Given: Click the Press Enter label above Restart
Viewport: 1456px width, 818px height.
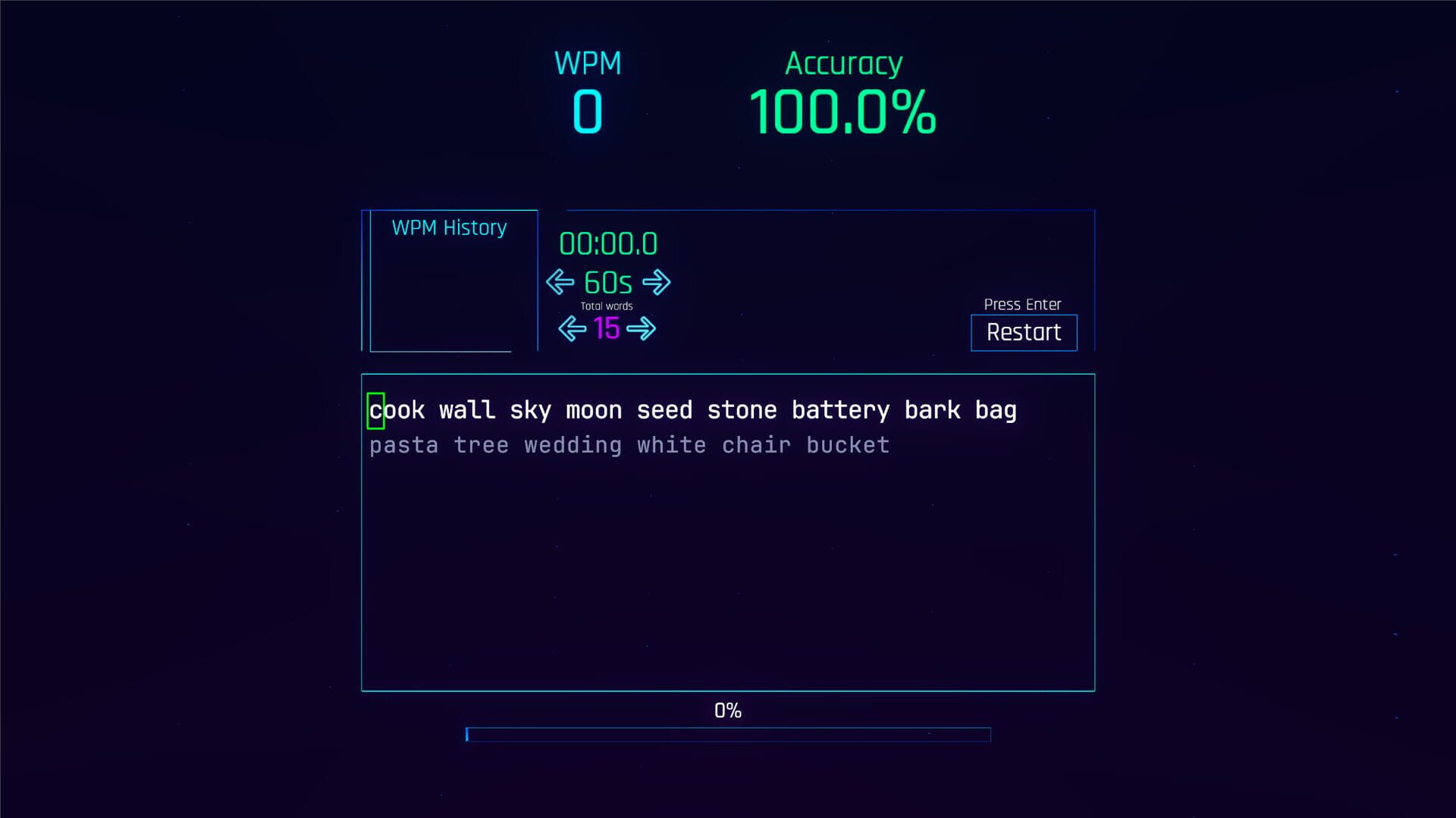Looking at the screenshot, I should pyautogui.click(x=1022, y=304).
